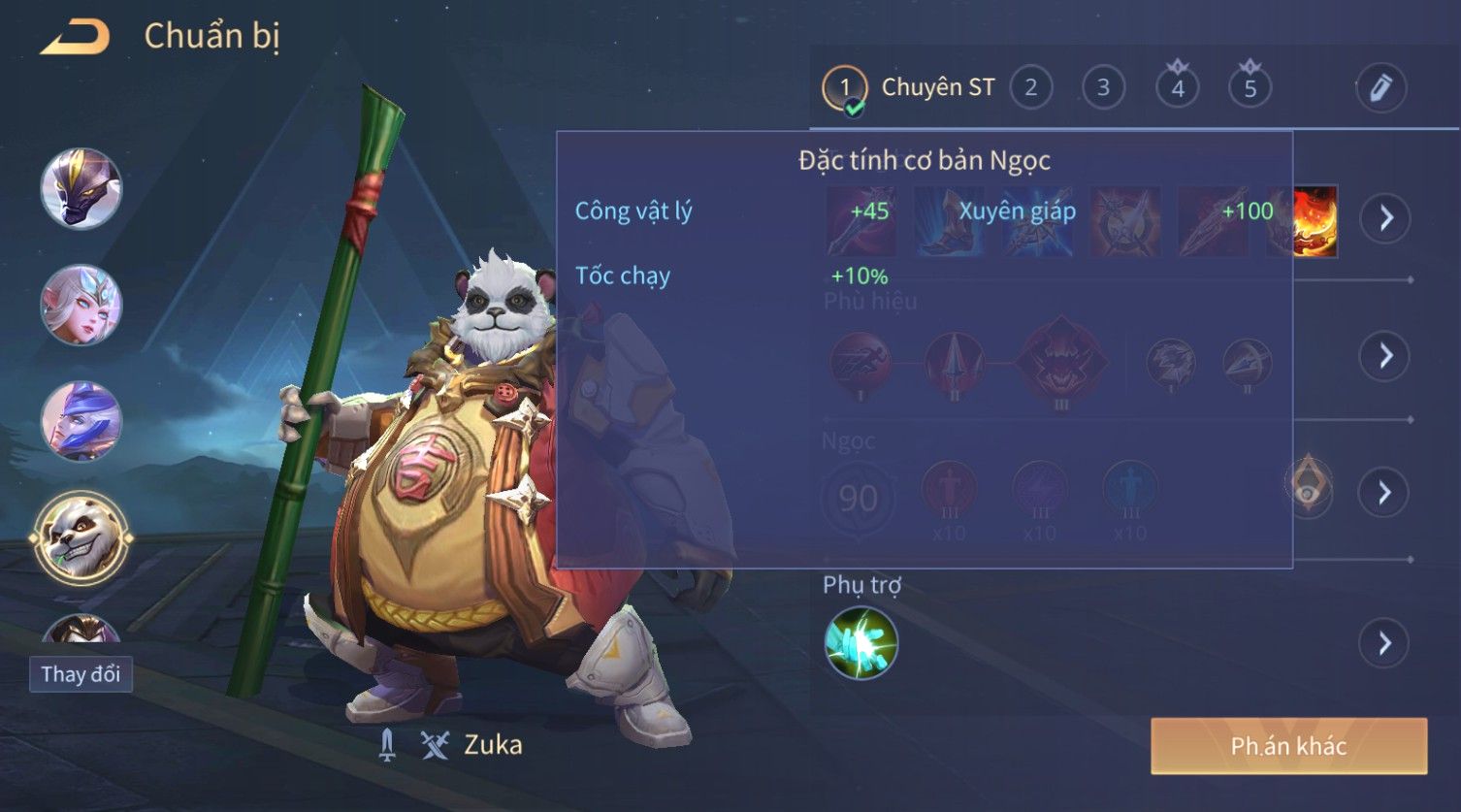
Task: Select the Zuka panda hero portrait
Action: tap(81, 536)
